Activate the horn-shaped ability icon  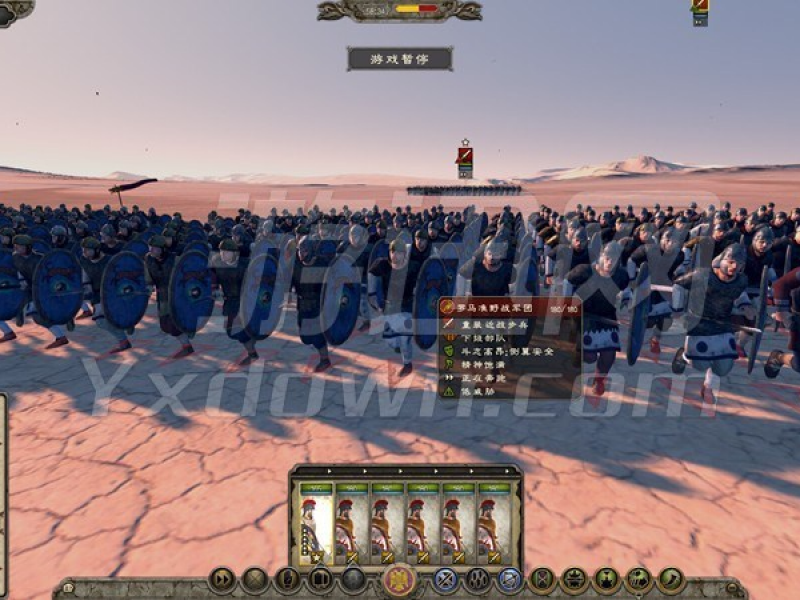tap(670, 579)
